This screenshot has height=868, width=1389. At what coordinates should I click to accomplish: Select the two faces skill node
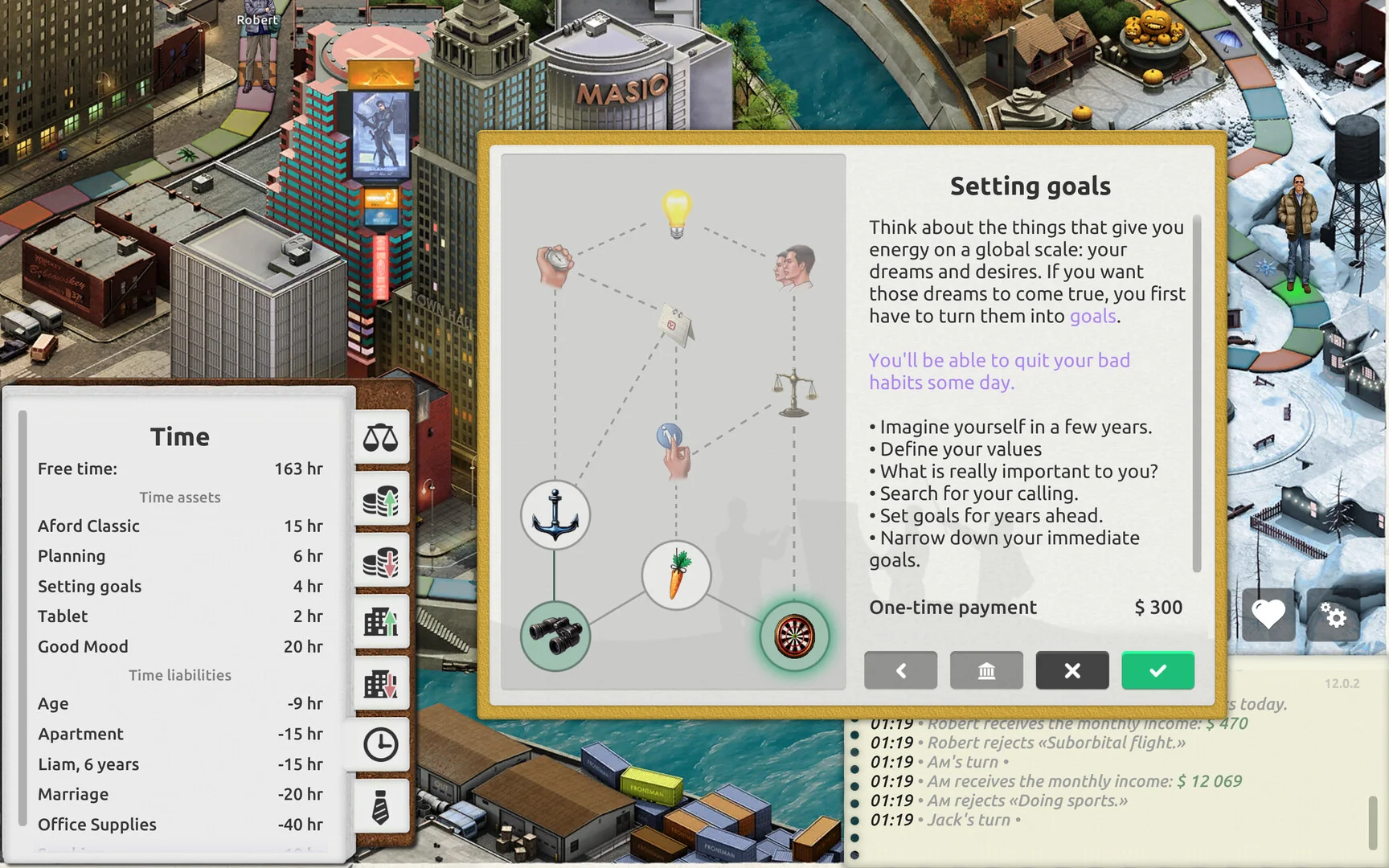point(794,266)
